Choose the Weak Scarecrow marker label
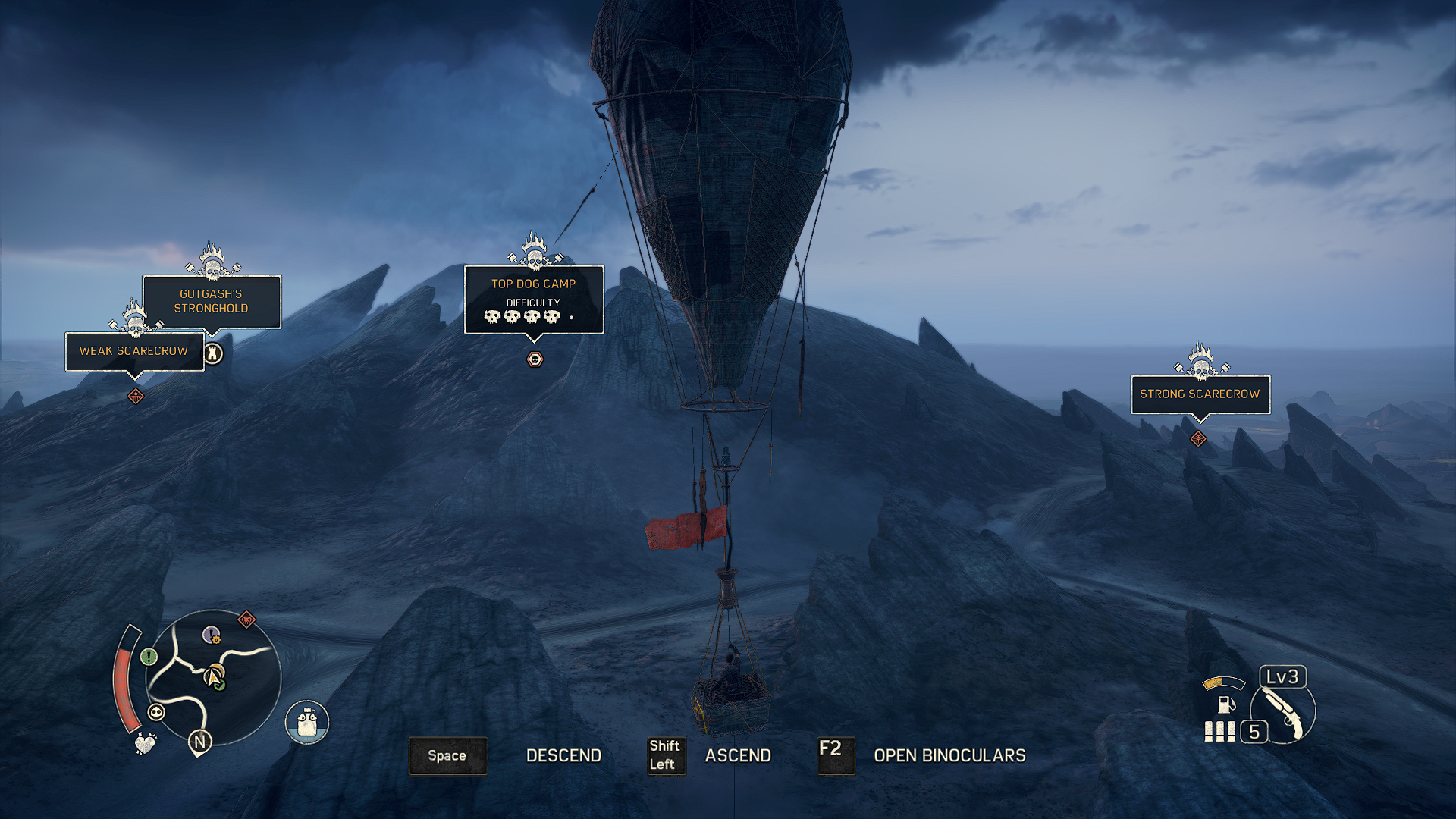Screen dimensions: 1456x819 (134, 351)
